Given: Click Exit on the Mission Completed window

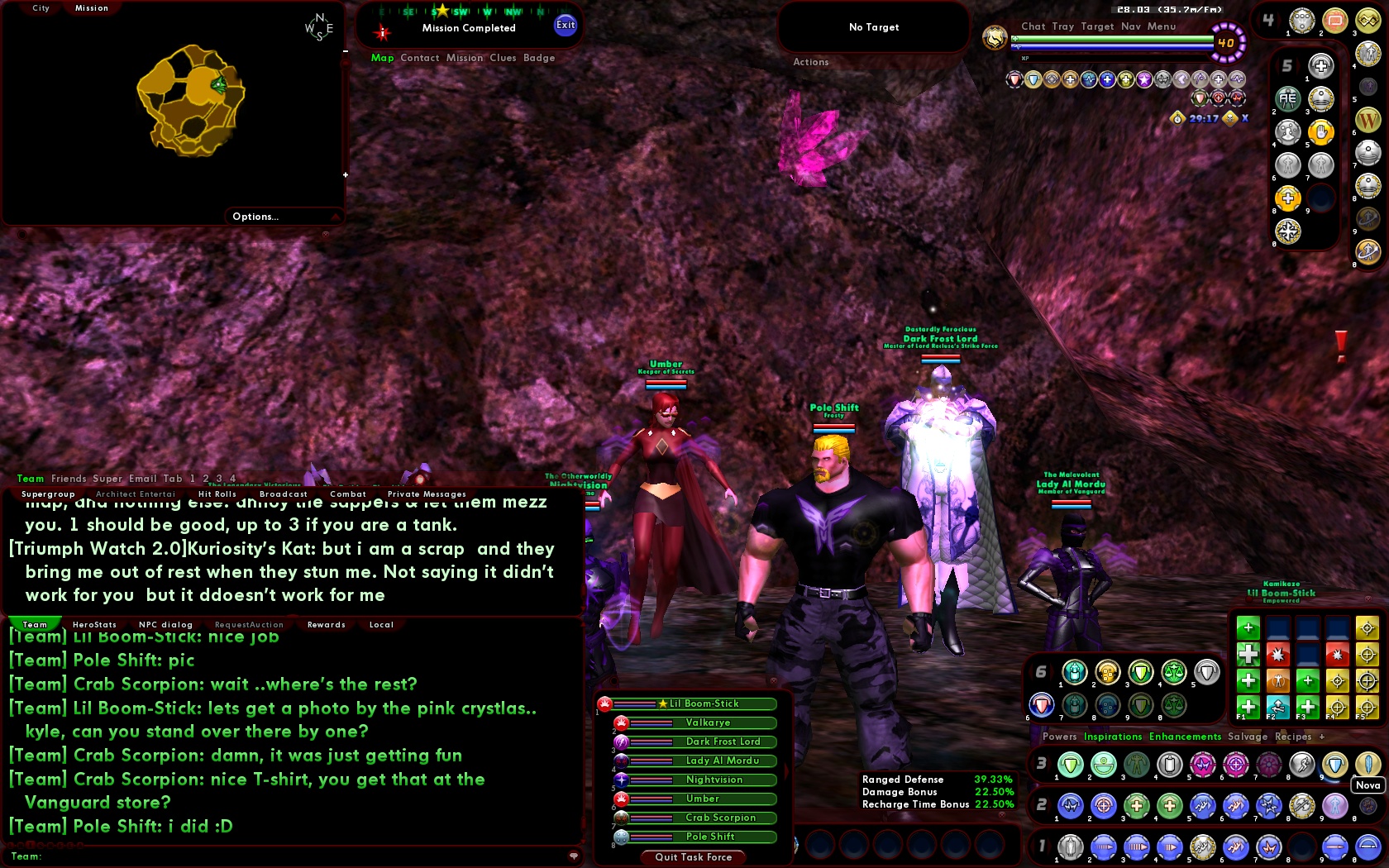Looking at the screenshot, I should click(565, 26).
